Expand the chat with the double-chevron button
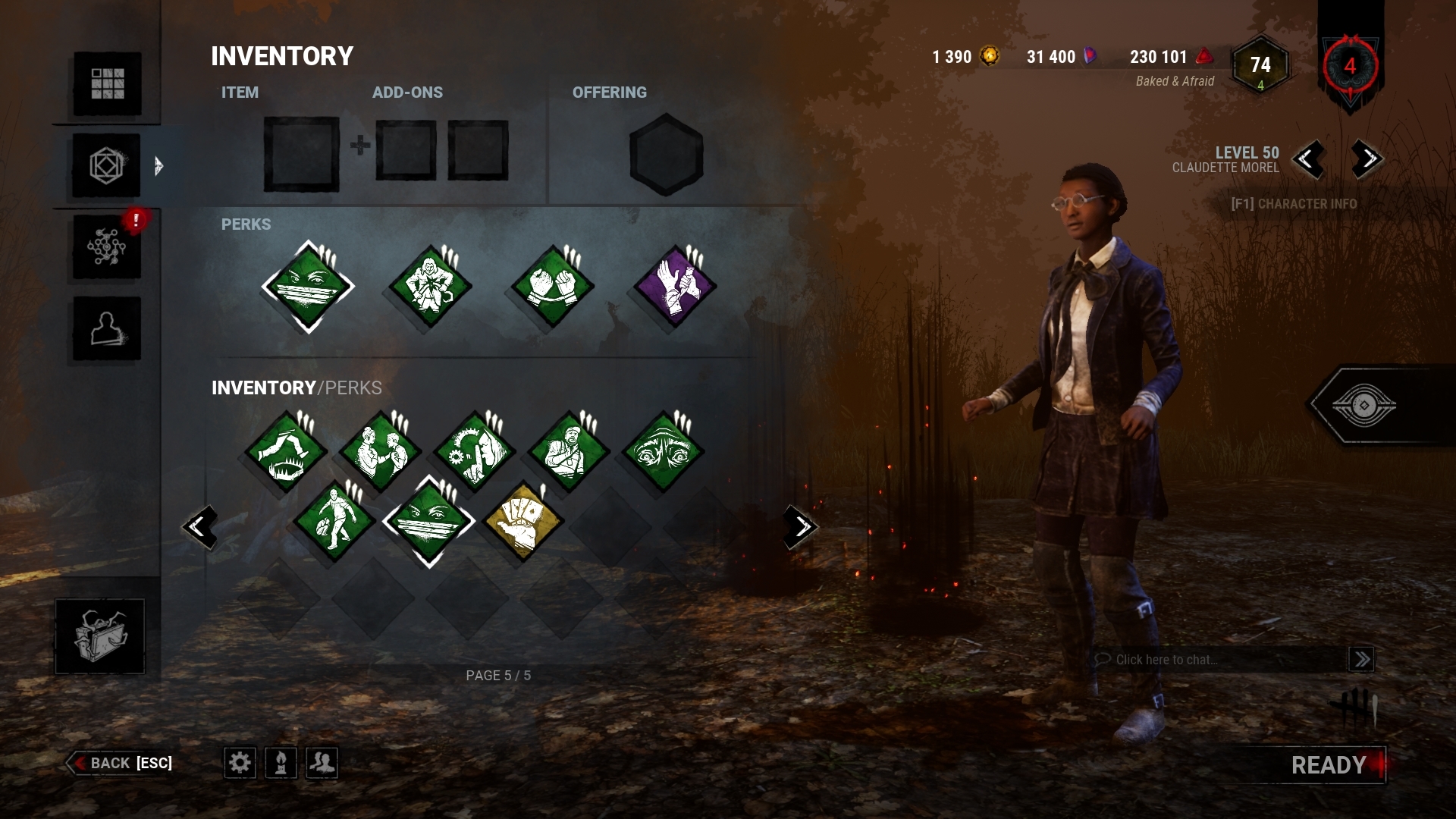Image resolution: width=1456 pixels, height=819 pixels. pos(1362,659)
